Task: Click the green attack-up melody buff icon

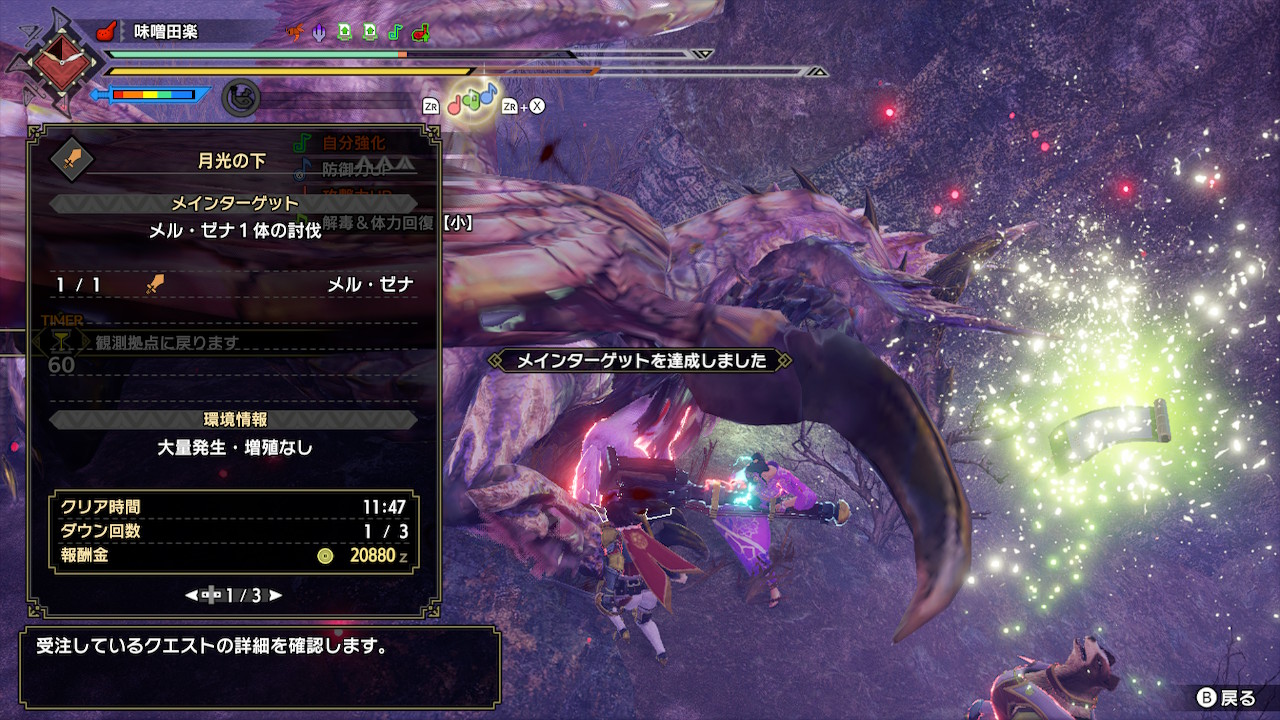Action: (x=345, y=31)
